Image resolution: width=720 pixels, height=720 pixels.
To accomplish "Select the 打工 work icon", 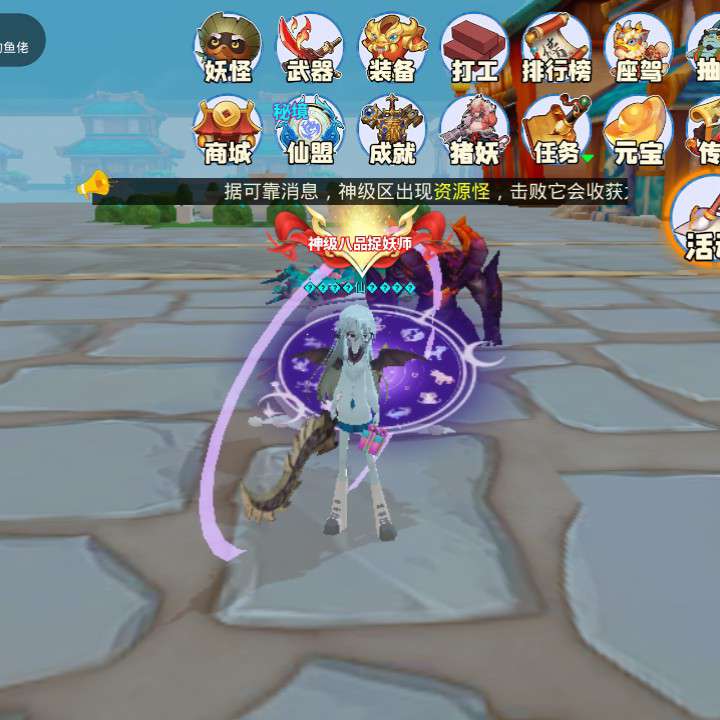I will (x=474, y=48).
